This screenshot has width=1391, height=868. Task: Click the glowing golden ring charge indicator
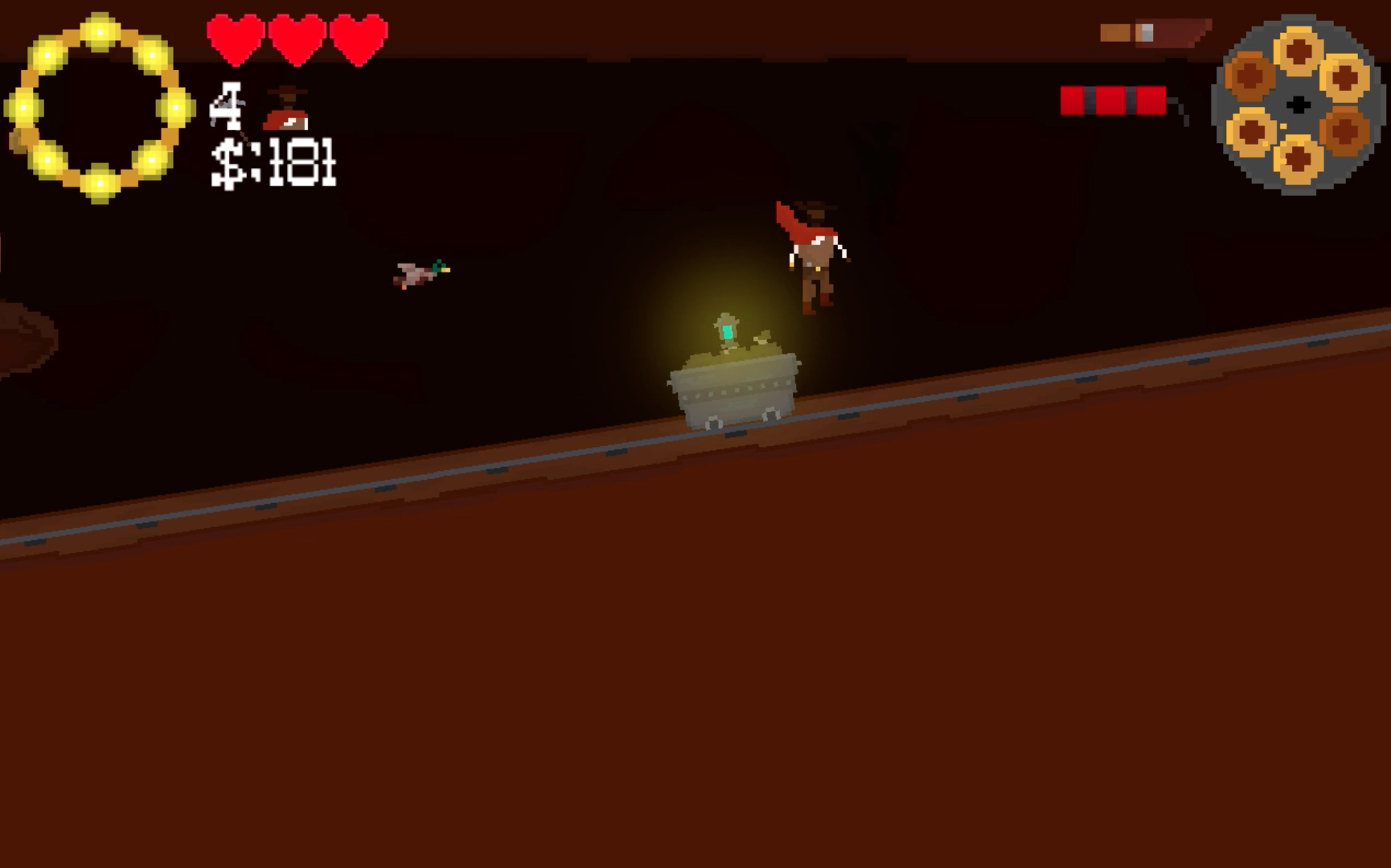[99, 104]
